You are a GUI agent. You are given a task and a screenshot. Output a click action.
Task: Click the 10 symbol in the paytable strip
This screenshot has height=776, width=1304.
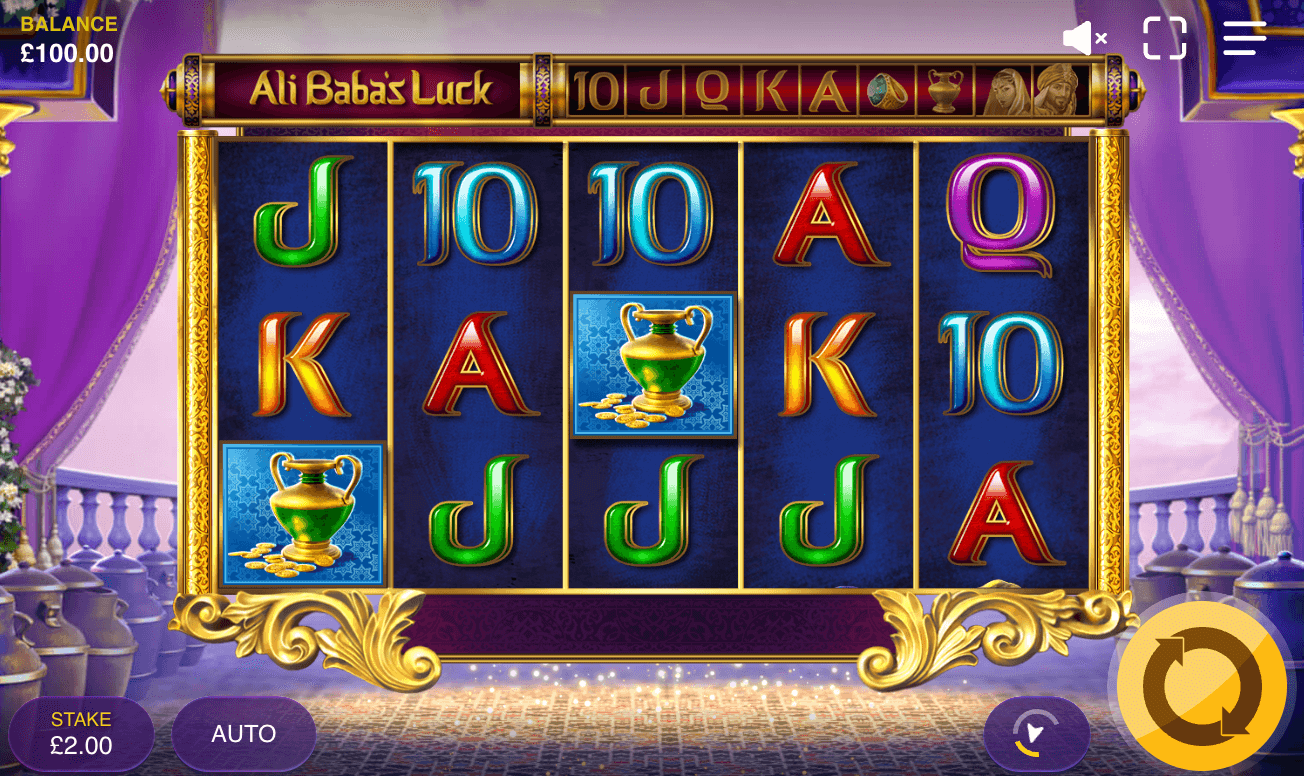coord(595,90)
